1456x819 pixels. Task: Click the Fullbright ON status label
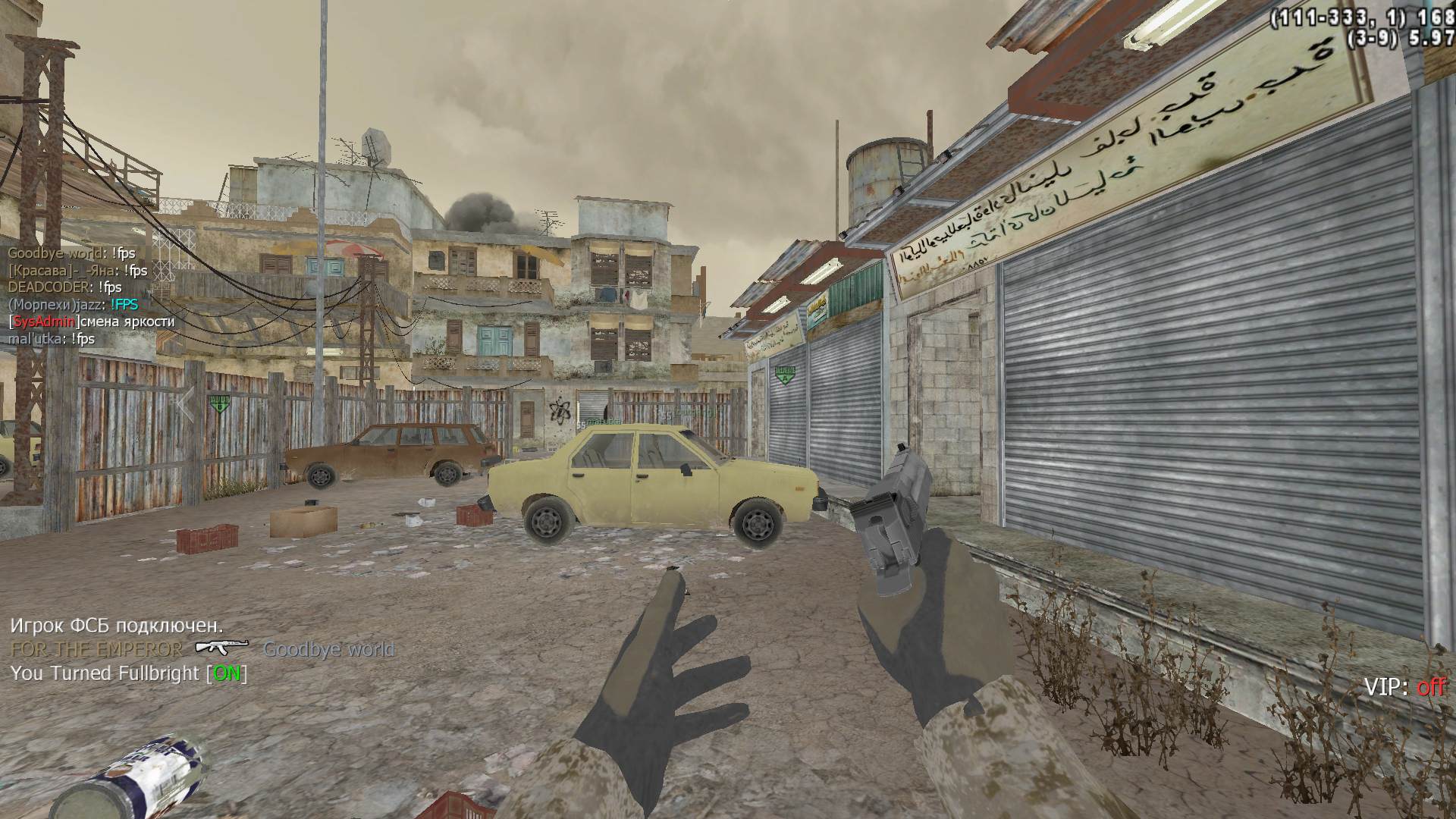227,673
